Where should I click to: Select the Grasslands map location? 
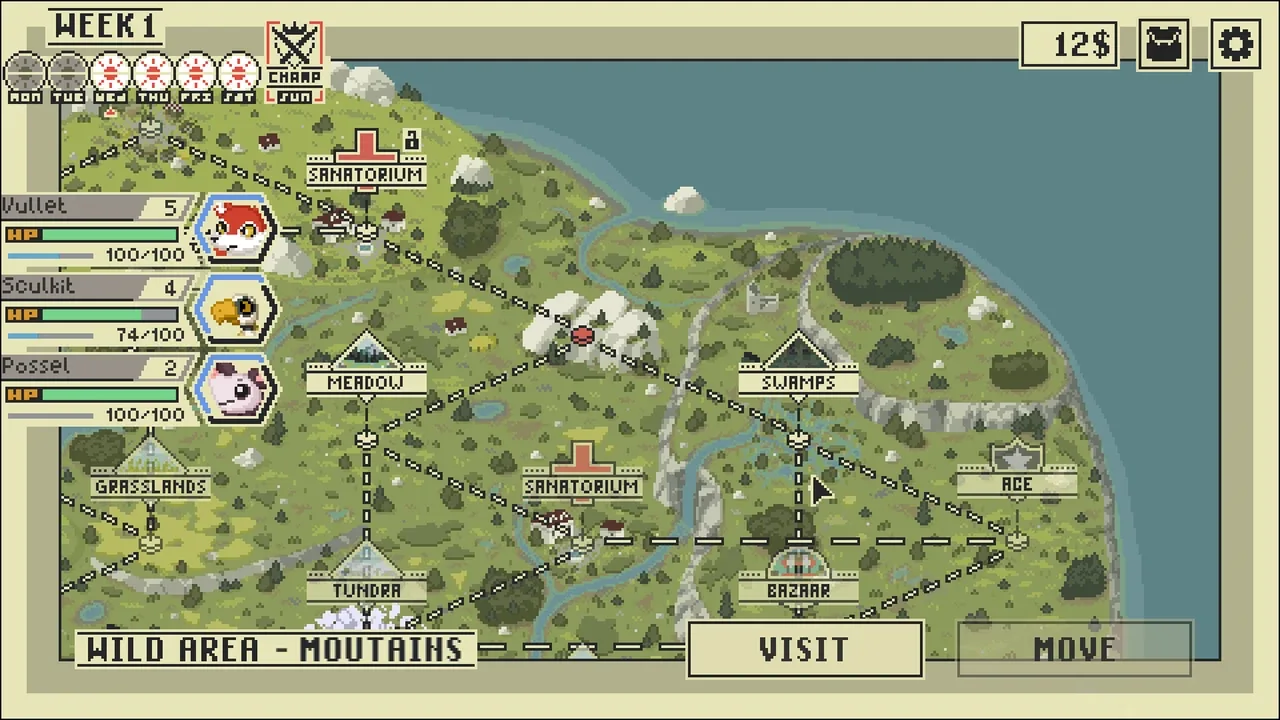pos(151,472)
